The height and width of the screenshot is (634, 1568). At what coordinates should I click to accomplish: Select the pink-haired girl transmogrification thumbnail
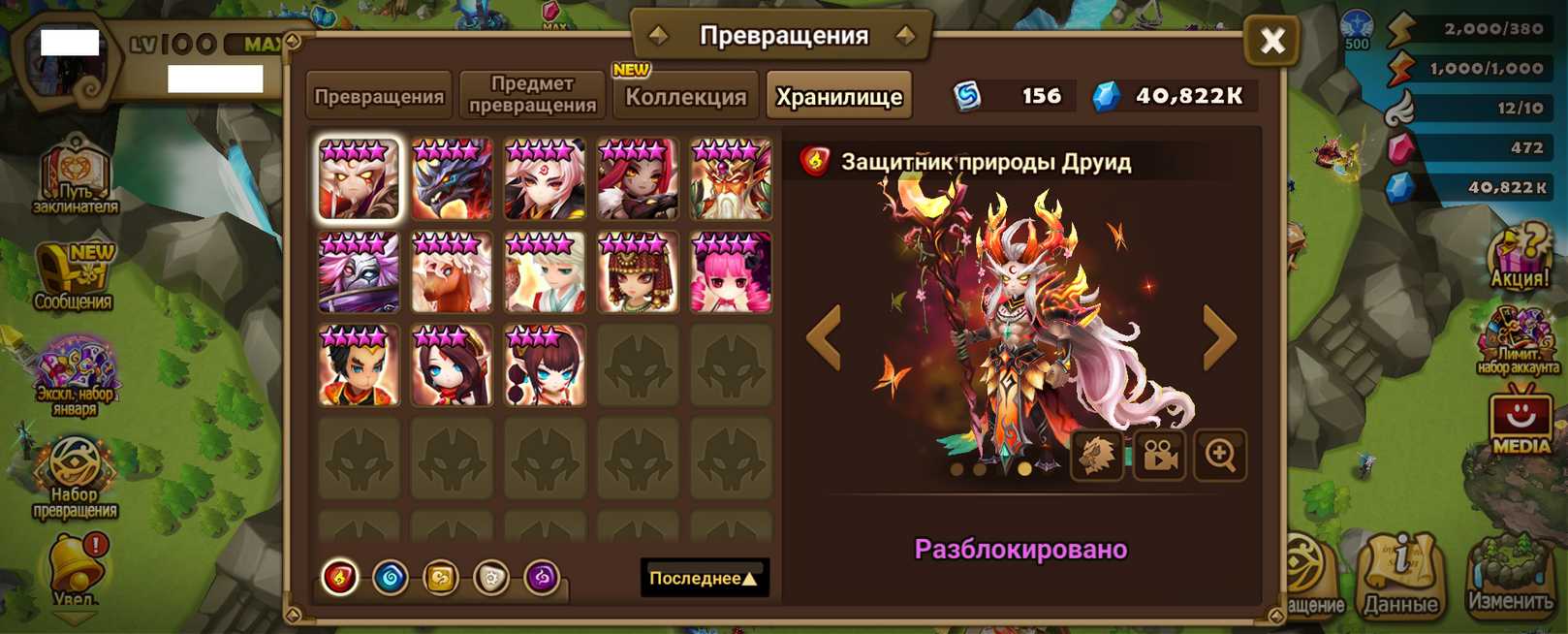click(x=731, y=272)
